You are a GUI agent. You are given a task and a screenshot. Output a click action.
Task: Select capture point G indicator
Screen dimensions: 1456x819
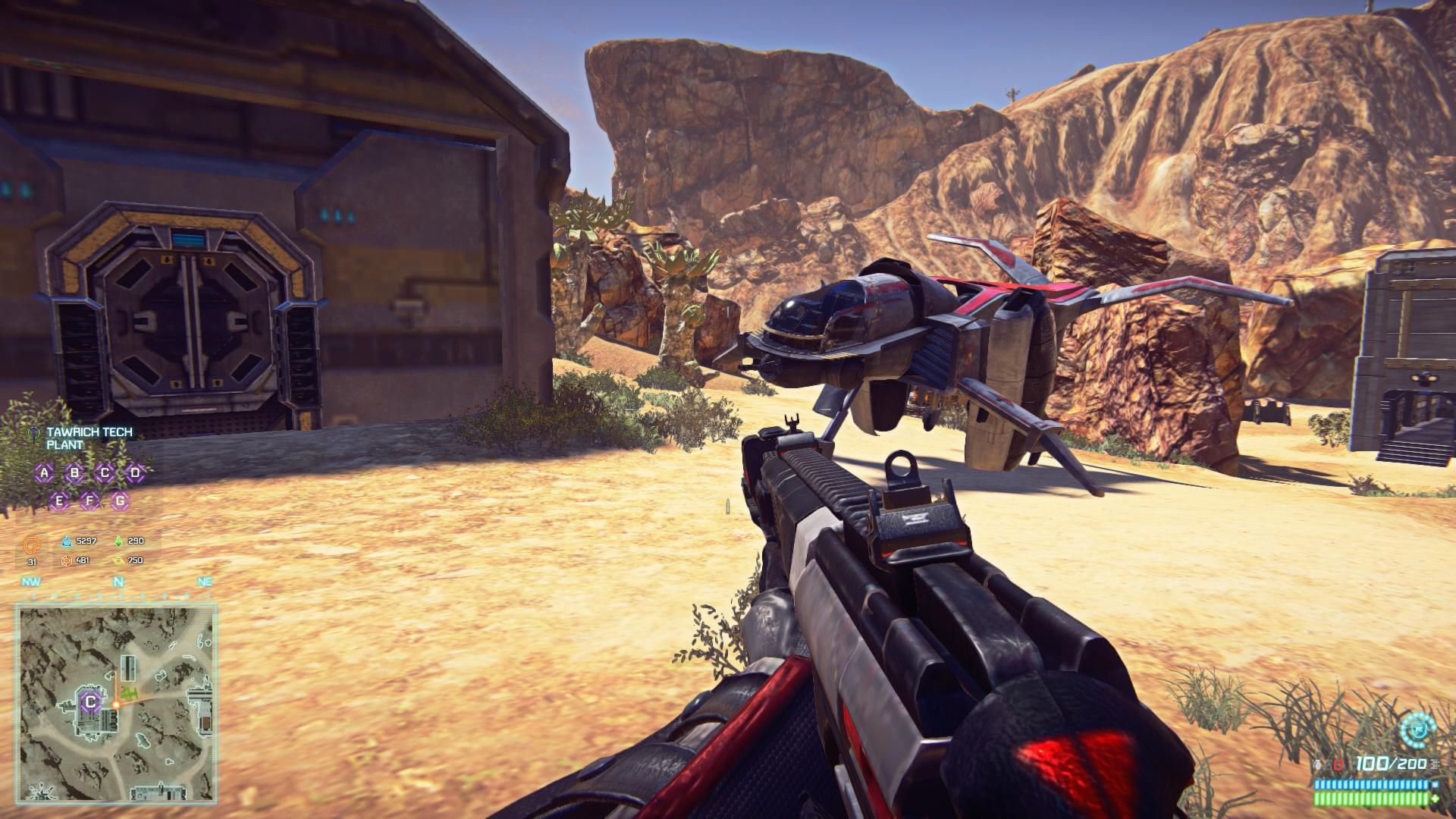pos(120,500)
